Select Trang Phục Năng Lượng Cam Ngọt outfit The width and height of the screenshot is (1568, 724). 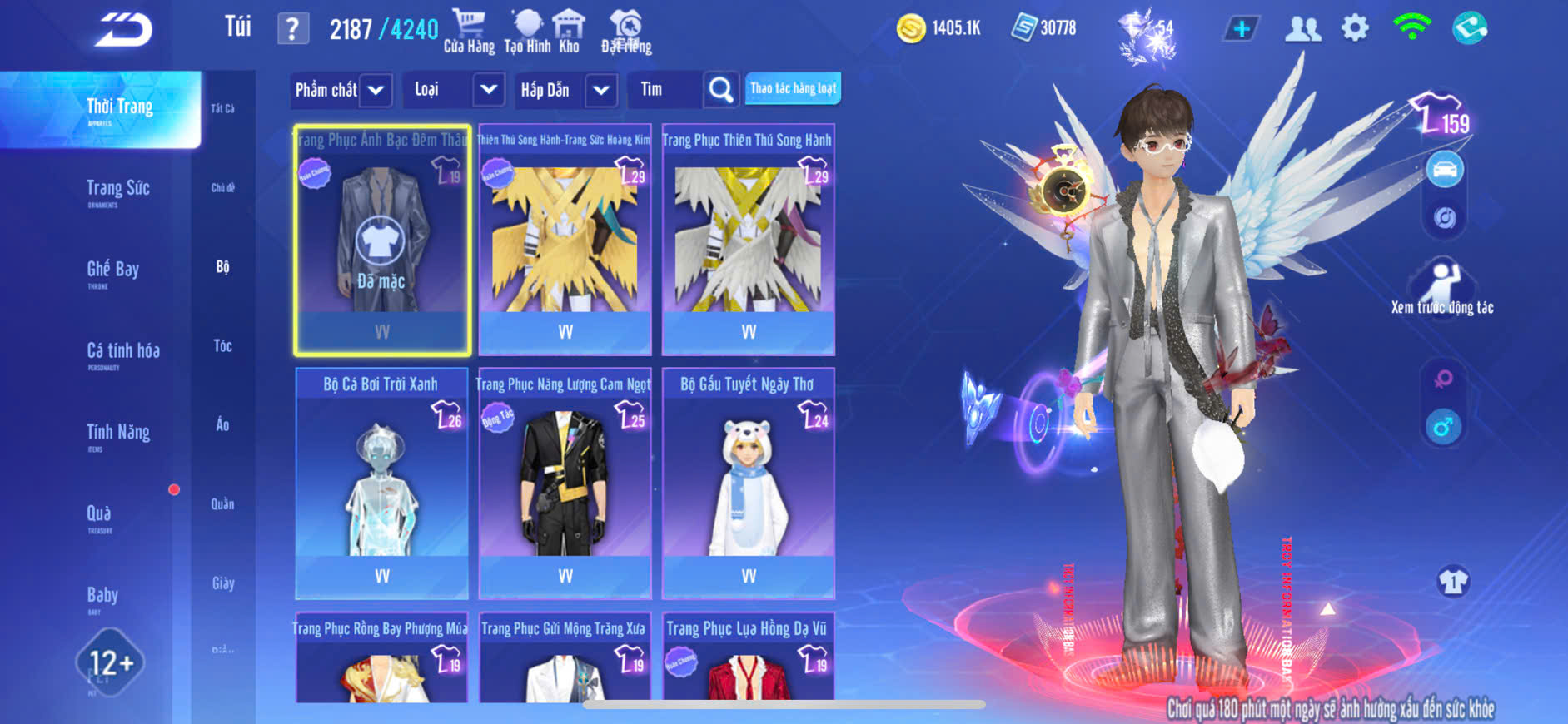(x=565, y=483)
